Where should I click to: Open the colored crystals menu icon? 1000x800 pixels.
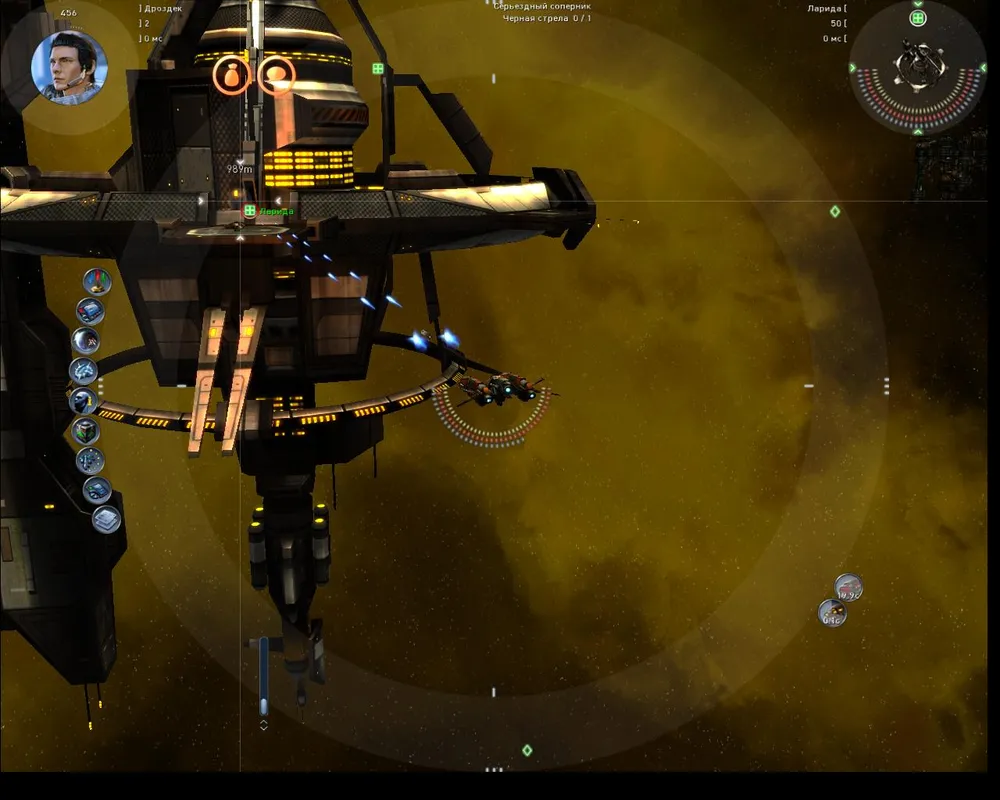pyautogui.click(x=97, y=281)
